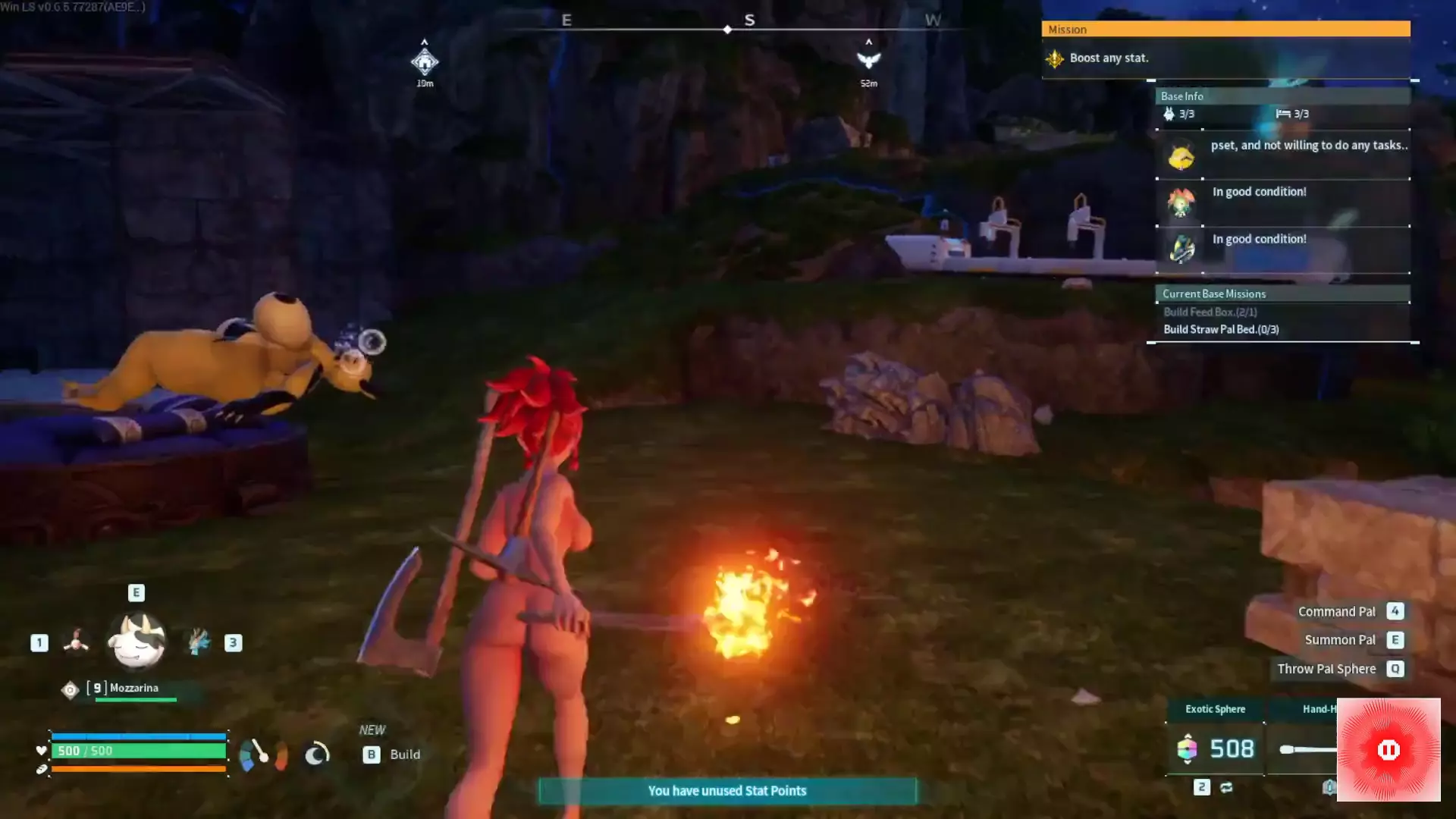Click the unused Stat Points notification
The height and width of the screenshot is (819, 1456).
coord(726,791)
